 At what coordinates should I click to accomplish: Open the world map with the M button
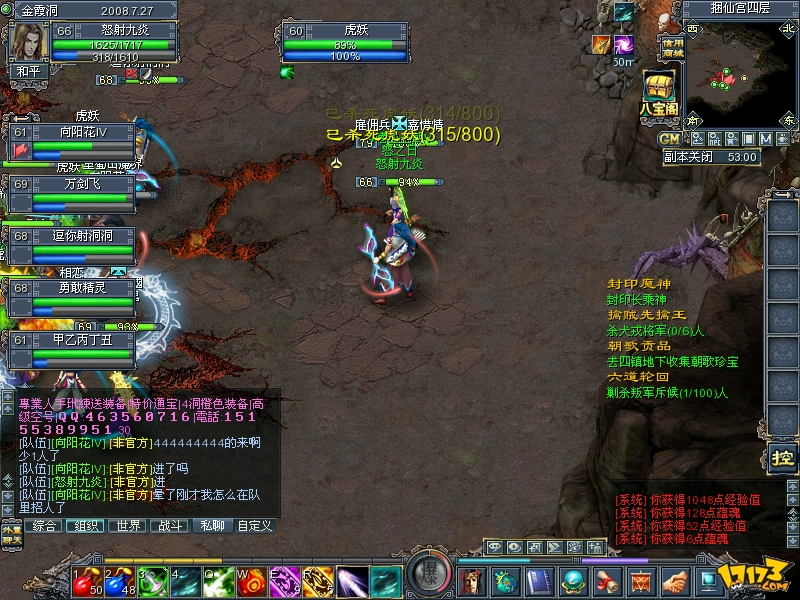coord(766,138)
